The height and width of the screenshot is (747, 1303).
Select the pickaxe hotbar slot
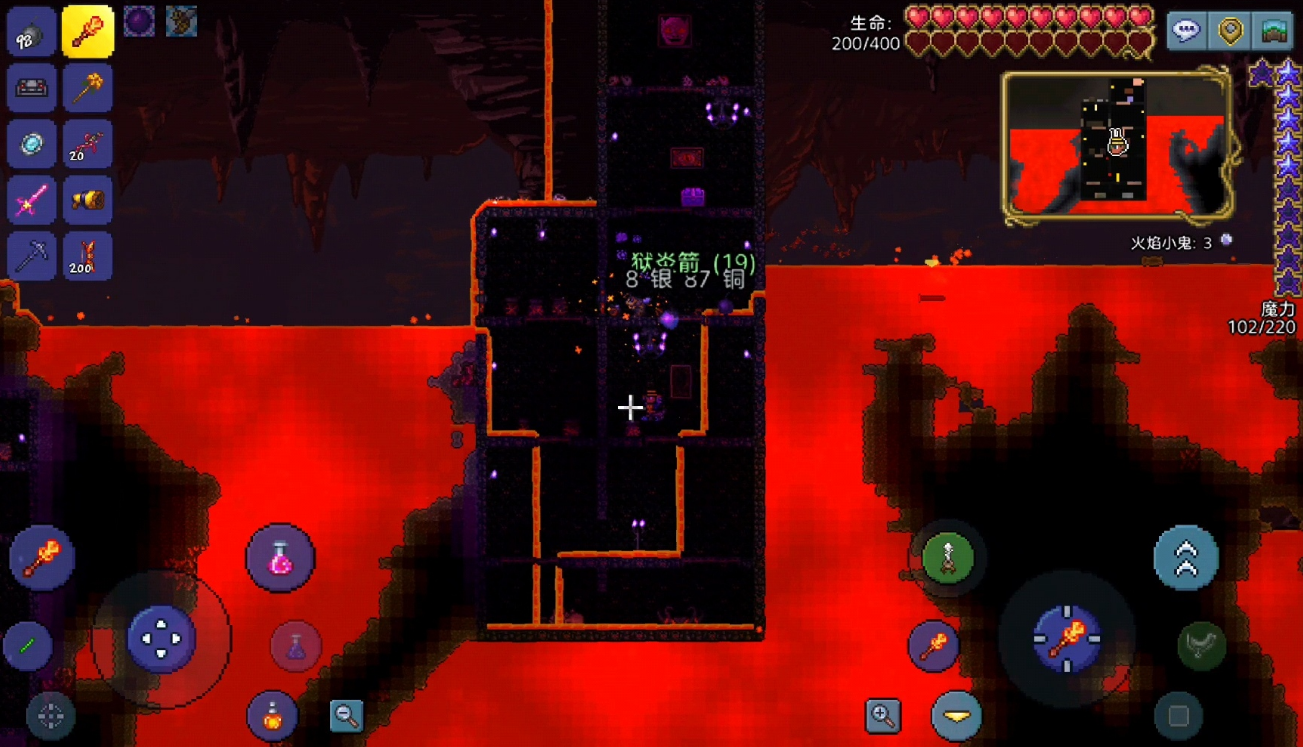[32, 257]
